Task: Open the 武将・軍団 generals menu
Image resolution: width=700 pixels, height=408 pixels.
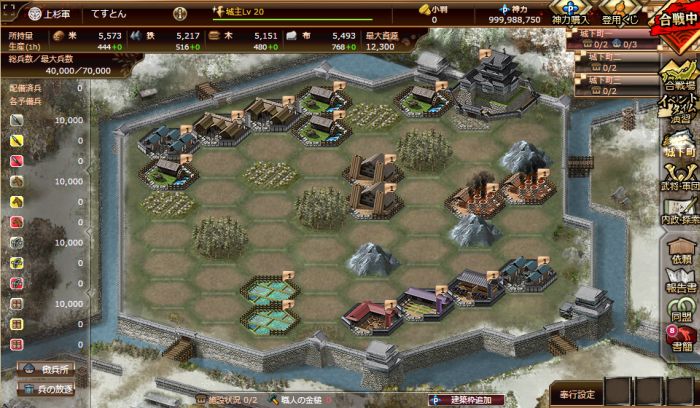Action: 680,180
